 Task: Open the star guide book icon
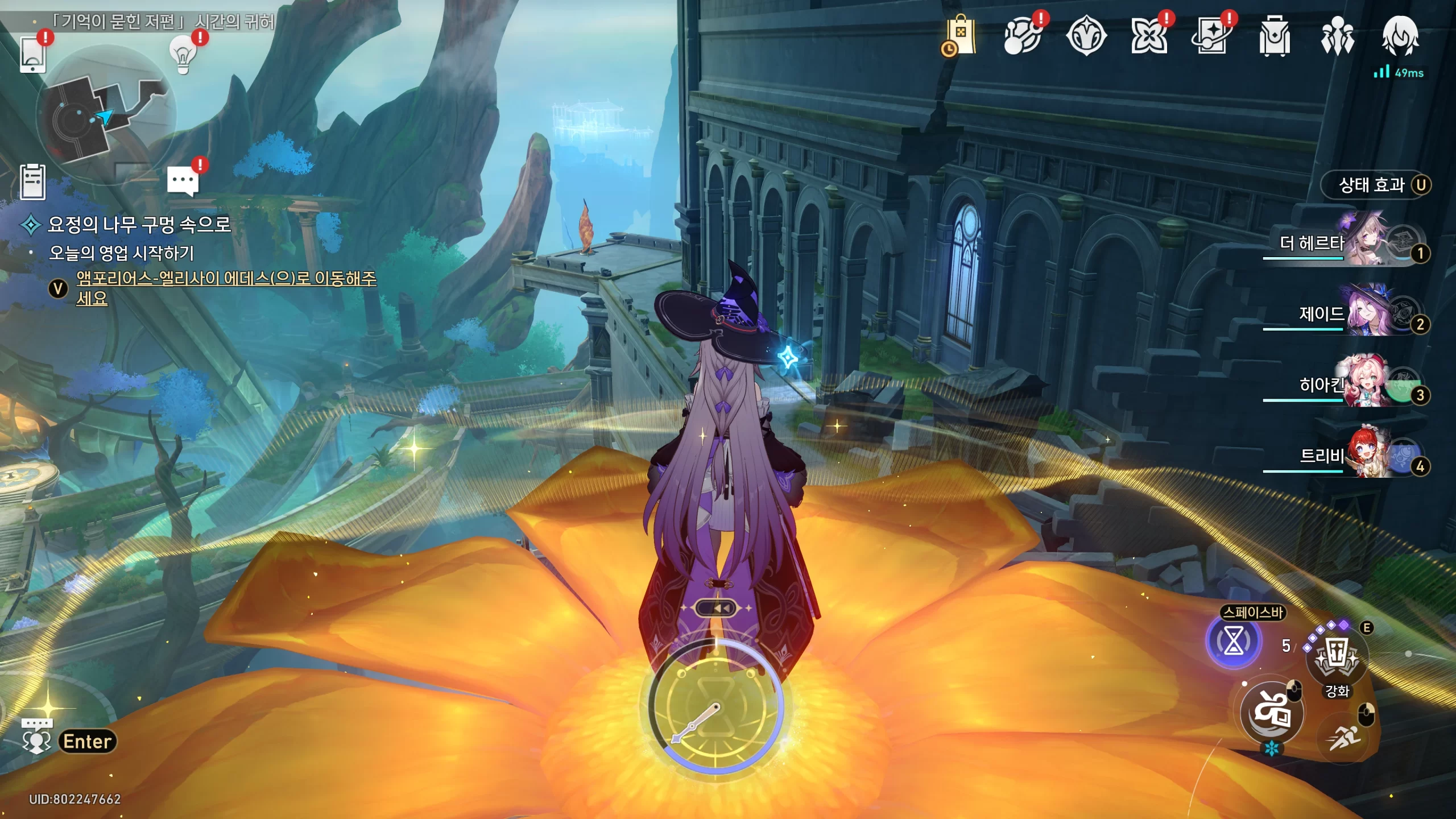[x=1212, y=36]
